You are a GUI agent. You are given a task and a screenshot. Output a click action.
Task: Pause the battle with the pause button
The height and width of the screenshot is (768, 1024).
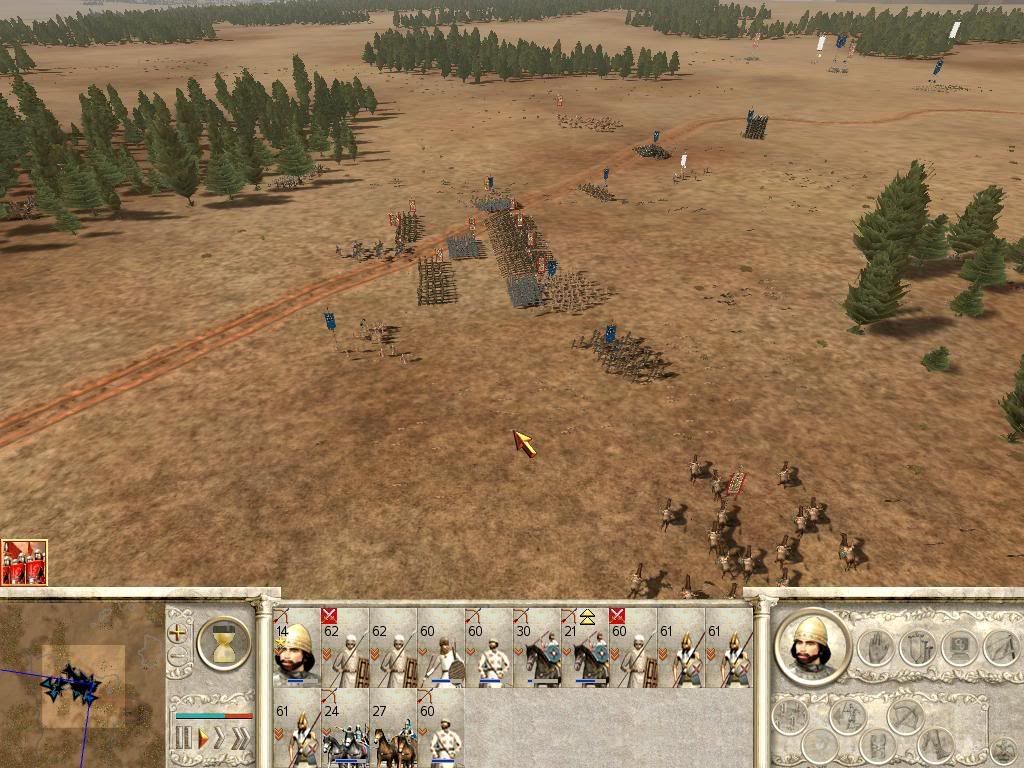tap(183, 738)
